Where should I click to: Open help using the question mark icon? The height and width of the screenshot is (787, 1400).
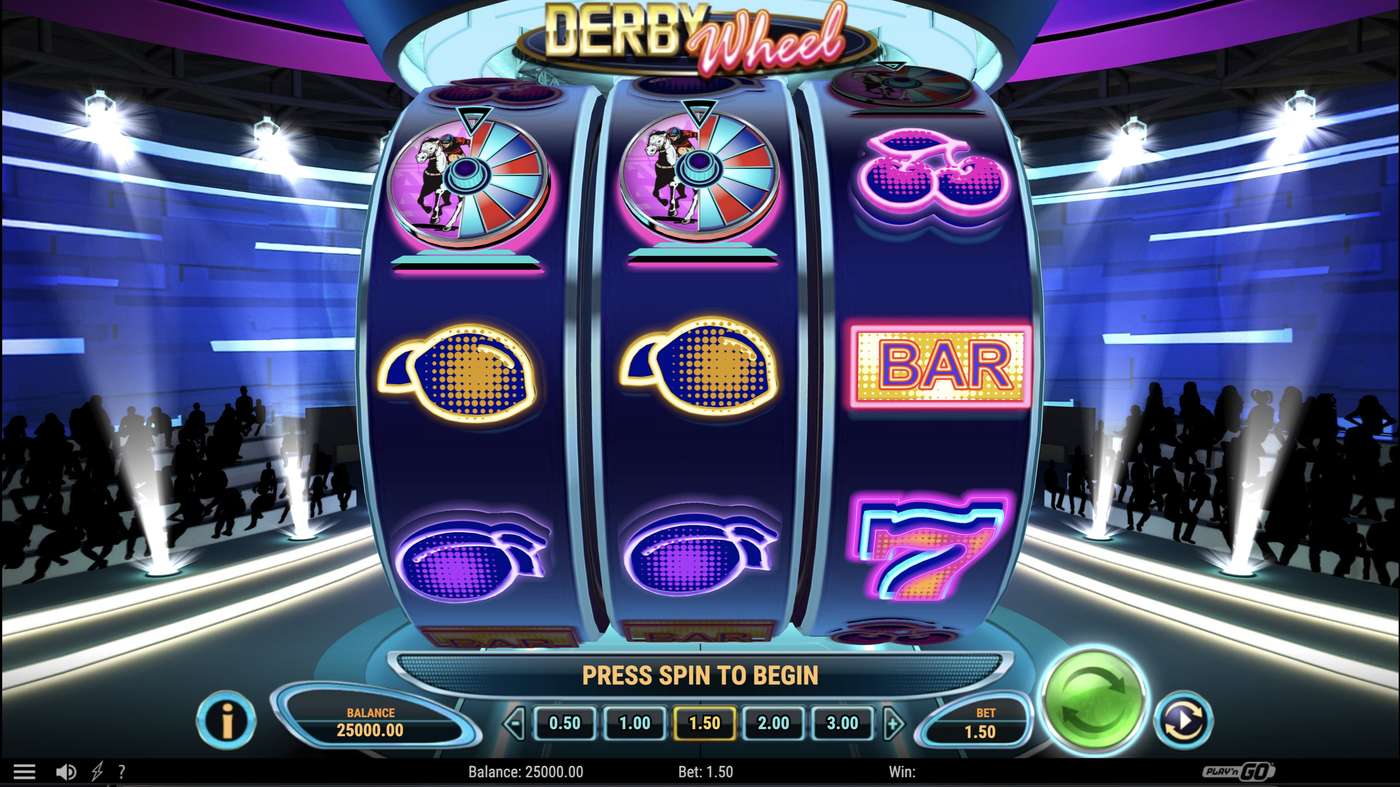pos(122,771)
